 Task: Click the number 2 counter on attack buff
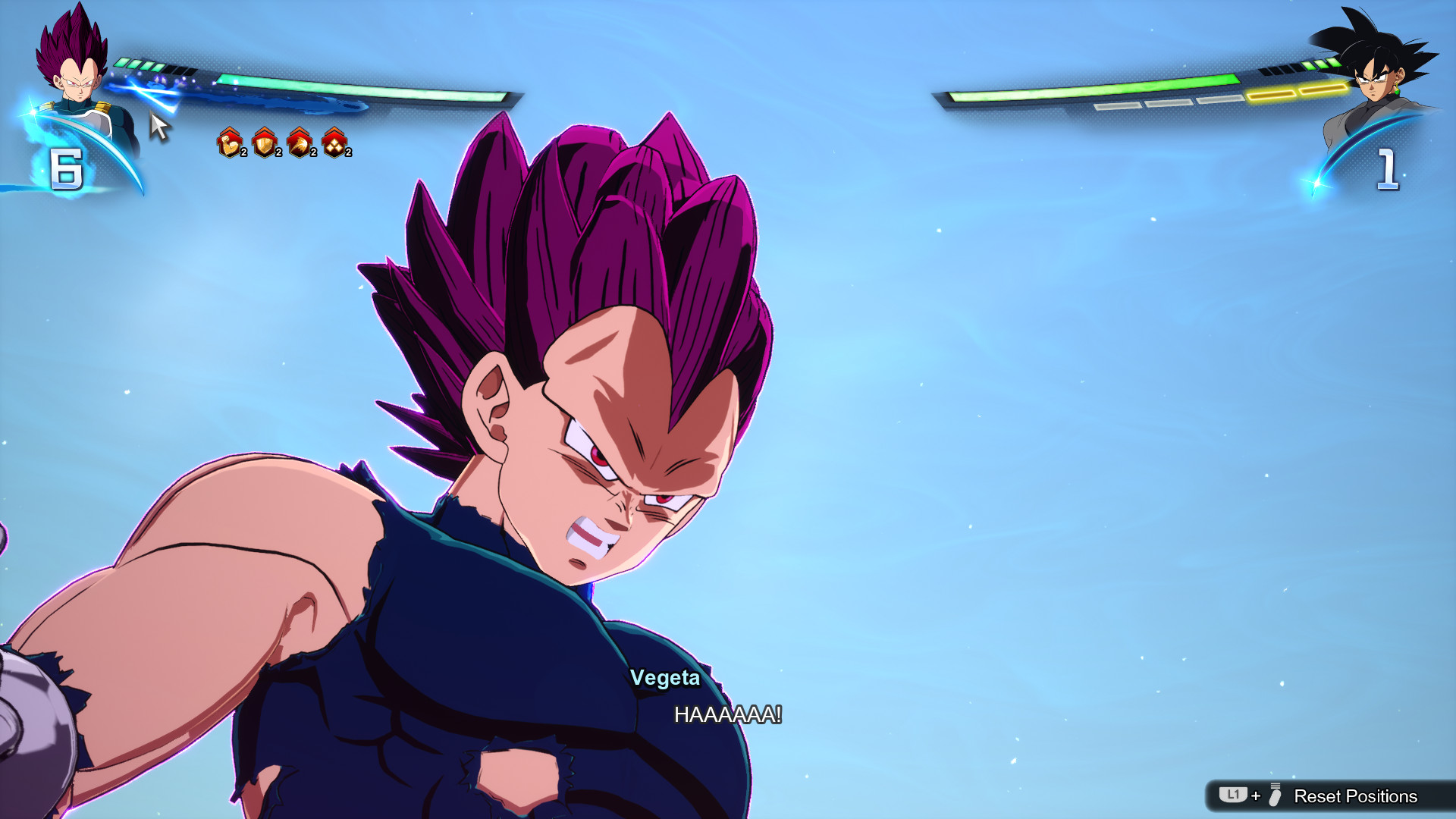pos(243,153)
